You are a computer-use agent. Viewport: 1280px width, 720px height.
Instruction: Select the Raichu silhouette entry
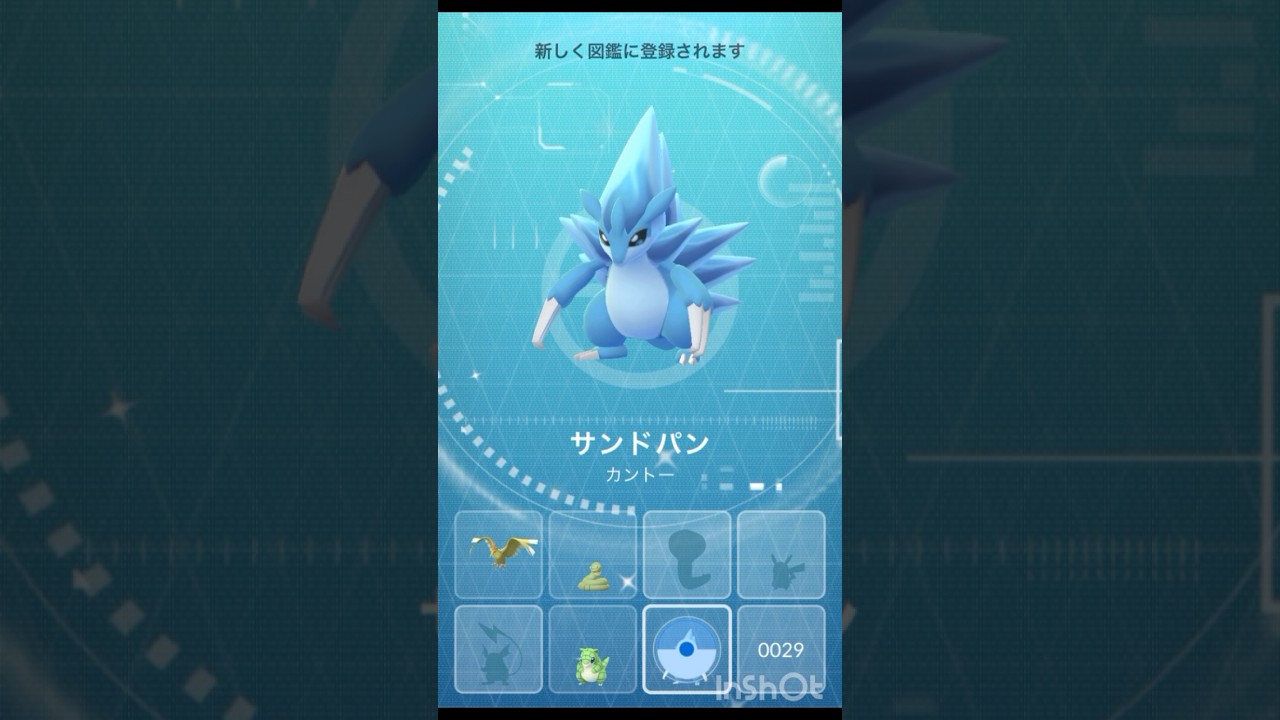coord(498,648)
